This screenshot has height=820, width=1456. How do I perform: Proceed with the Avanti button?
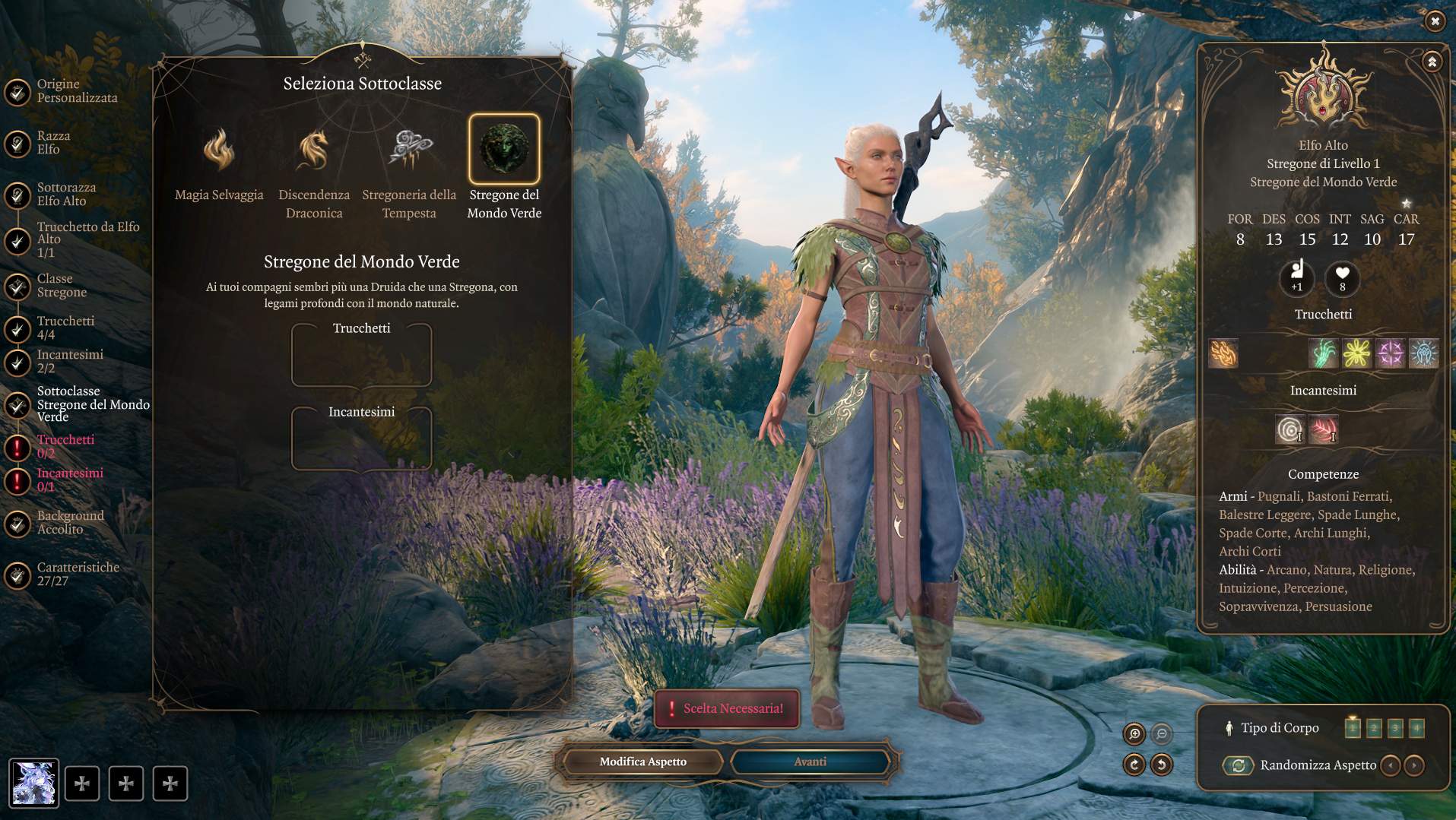(810, 761)
